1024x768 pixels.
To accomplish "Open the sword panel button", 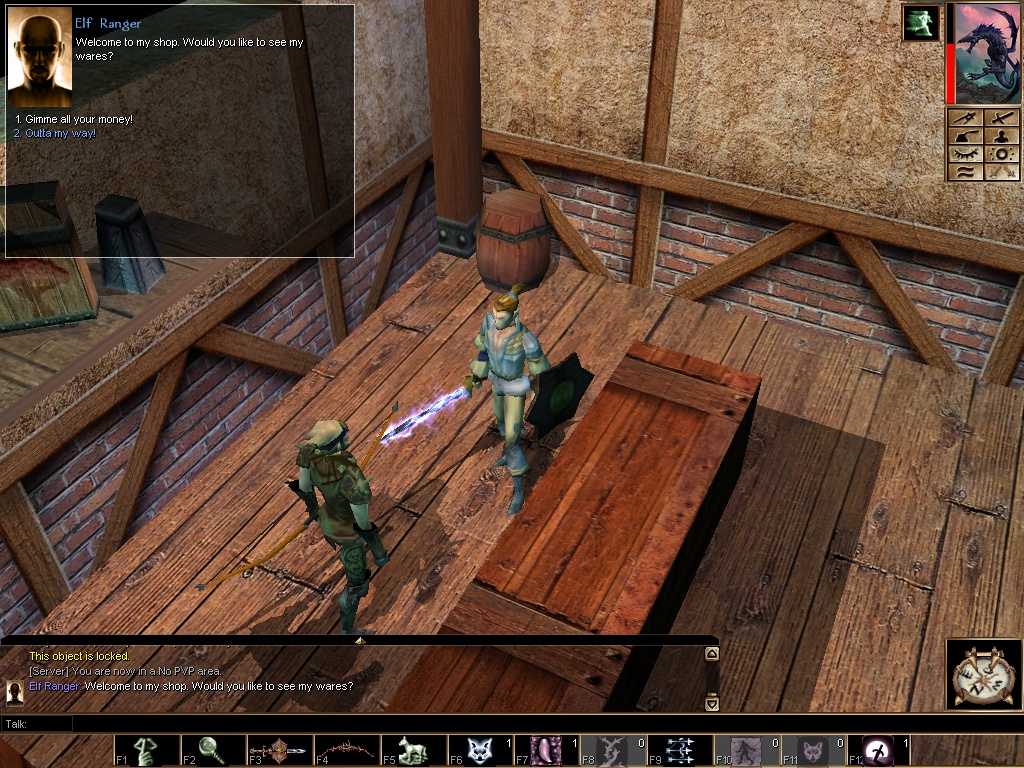I will click(1001, 118).
